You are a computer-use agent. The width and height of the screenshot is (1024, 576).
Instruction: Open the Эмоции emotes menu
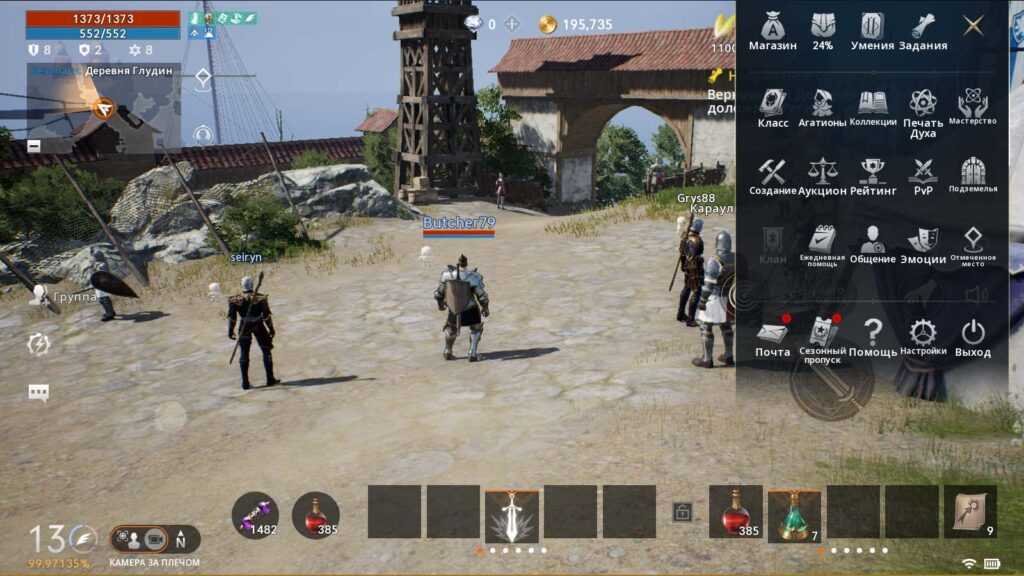pyautogui.click(x=922, y=245)
